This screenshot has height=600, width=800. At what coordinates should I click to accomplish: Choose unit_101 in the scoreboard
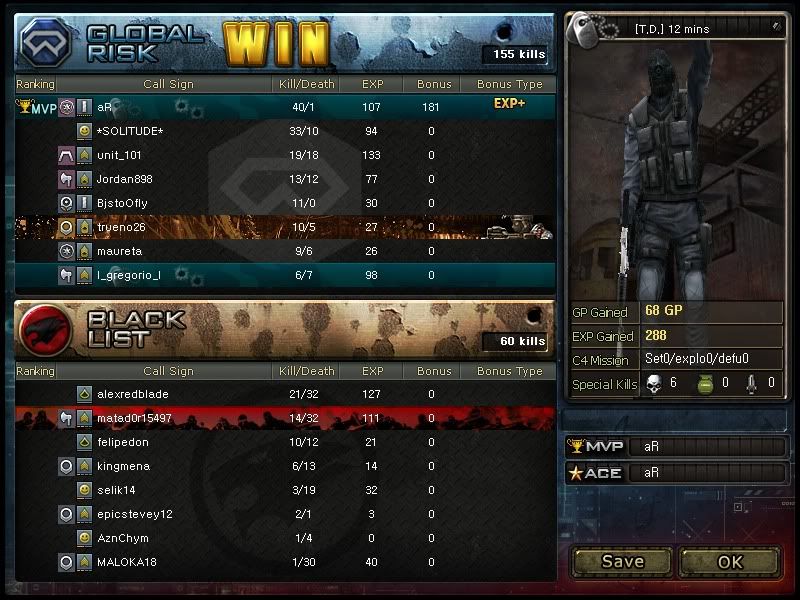click(119, 155)
